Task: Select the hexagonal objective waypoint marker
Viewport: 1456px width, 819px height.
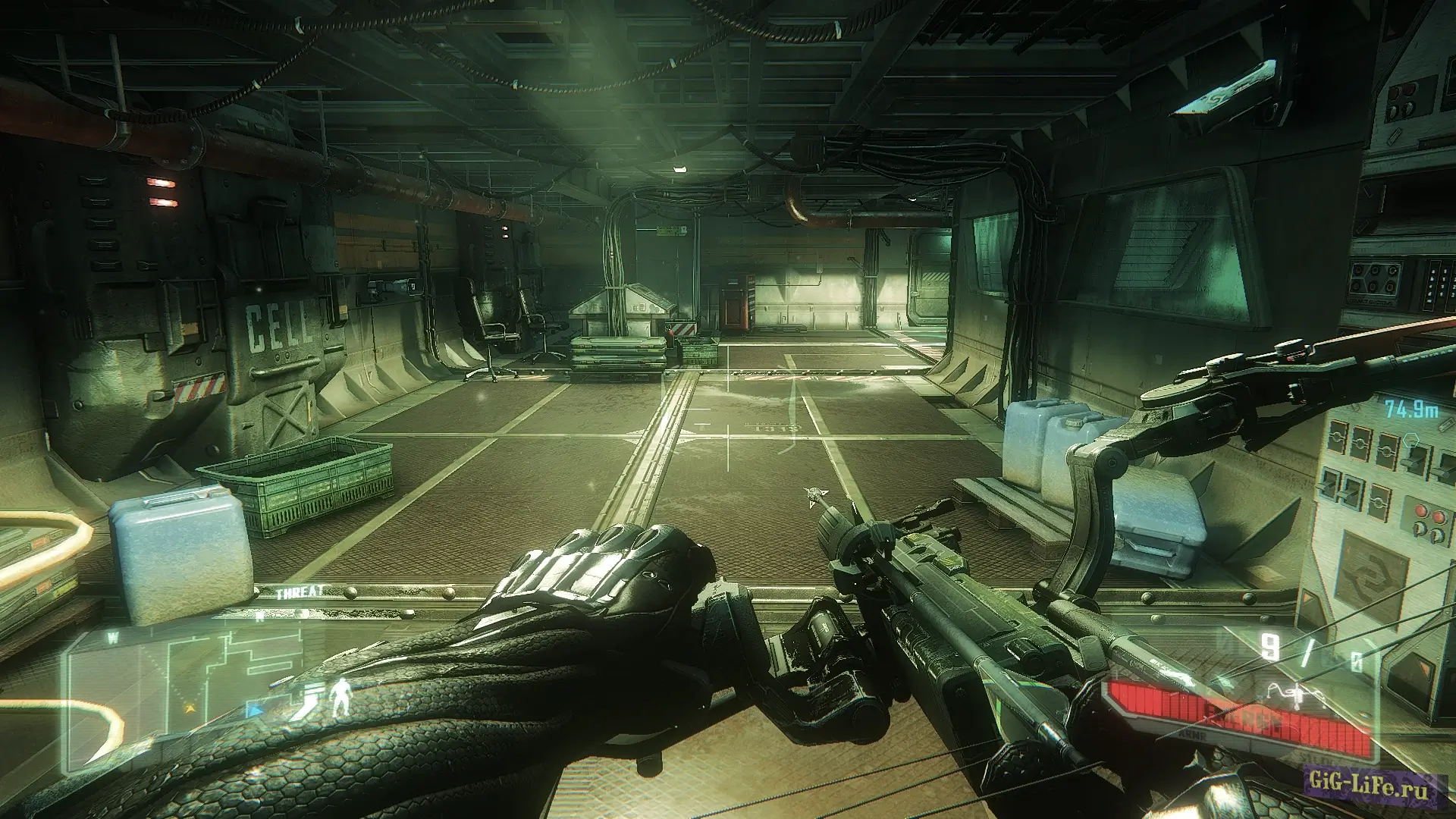Action: [x=1410, y=439]
